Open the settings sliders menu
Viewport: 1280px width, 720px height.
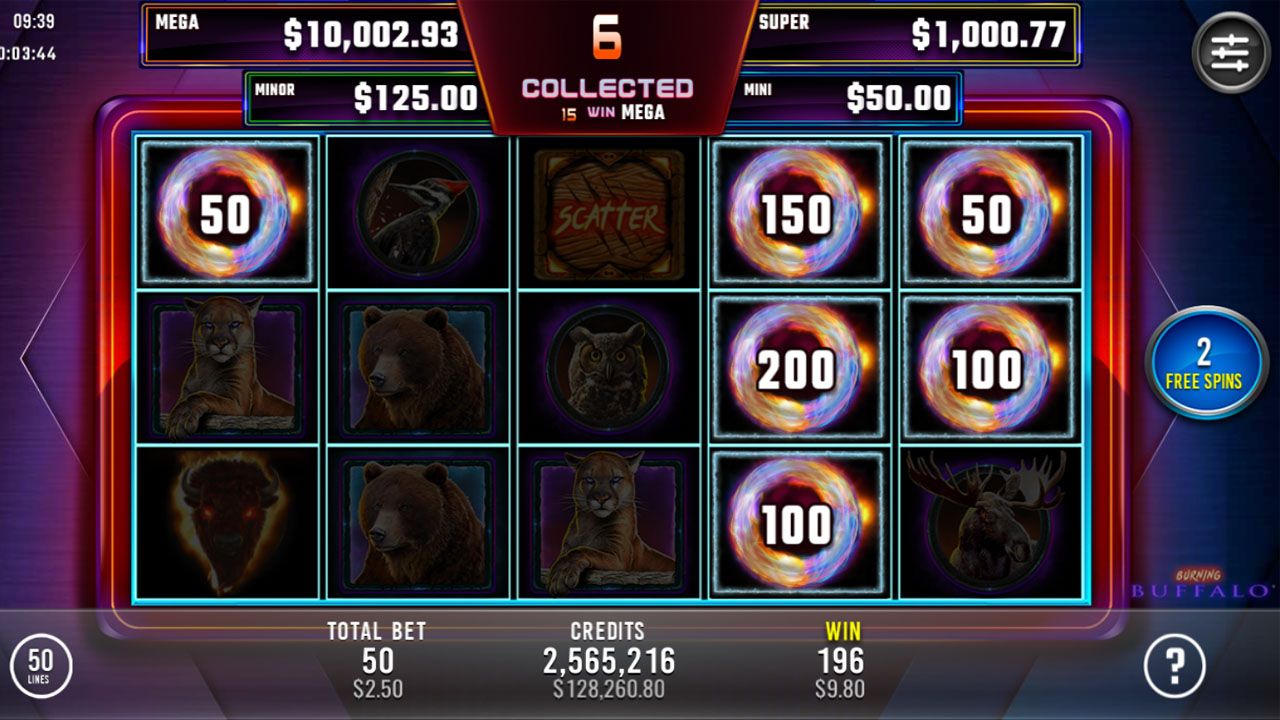coord(1230,52)
